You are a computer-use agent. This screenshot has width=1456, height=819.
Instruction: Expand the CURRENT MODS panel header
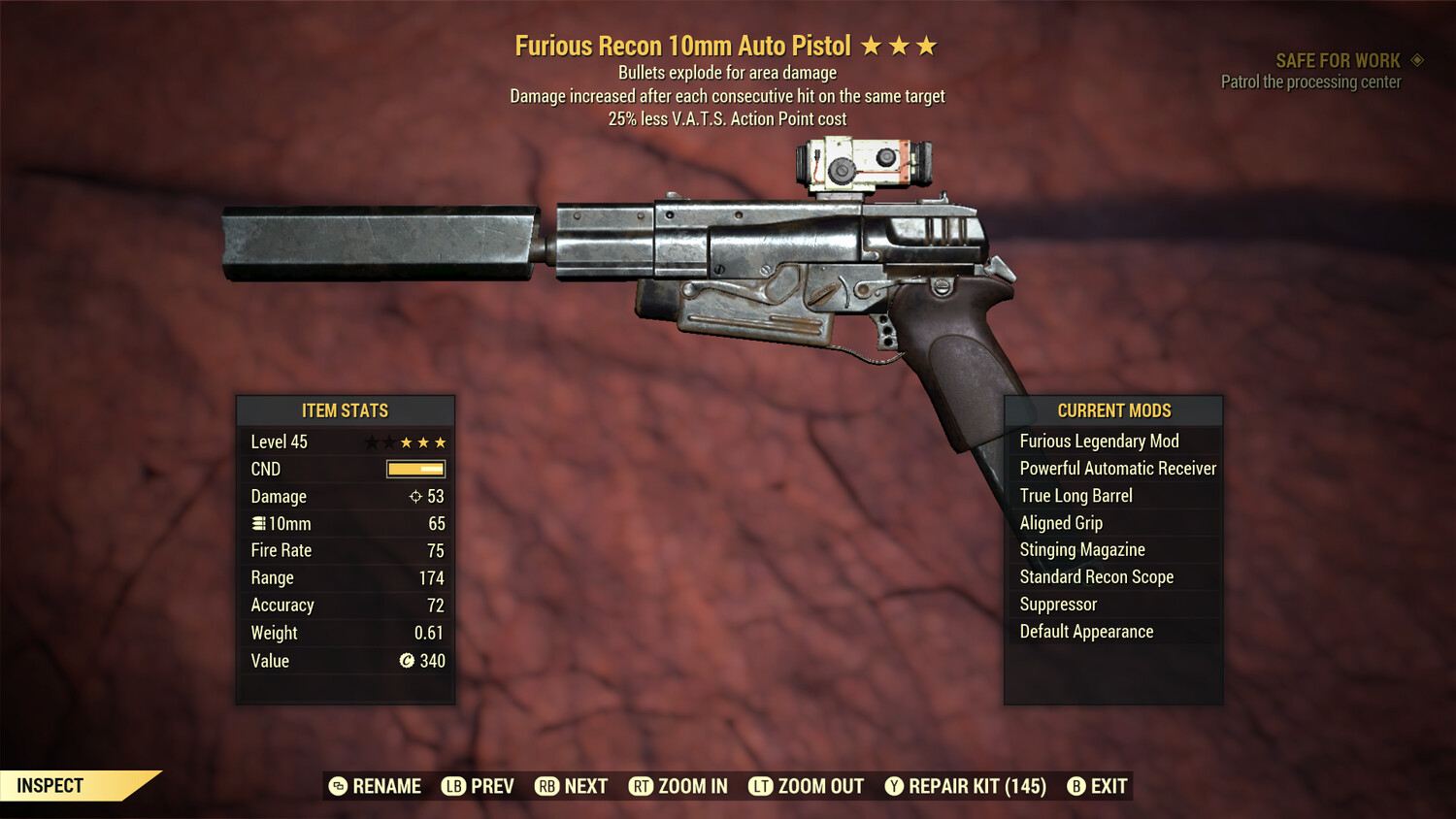pos(1113,410)
